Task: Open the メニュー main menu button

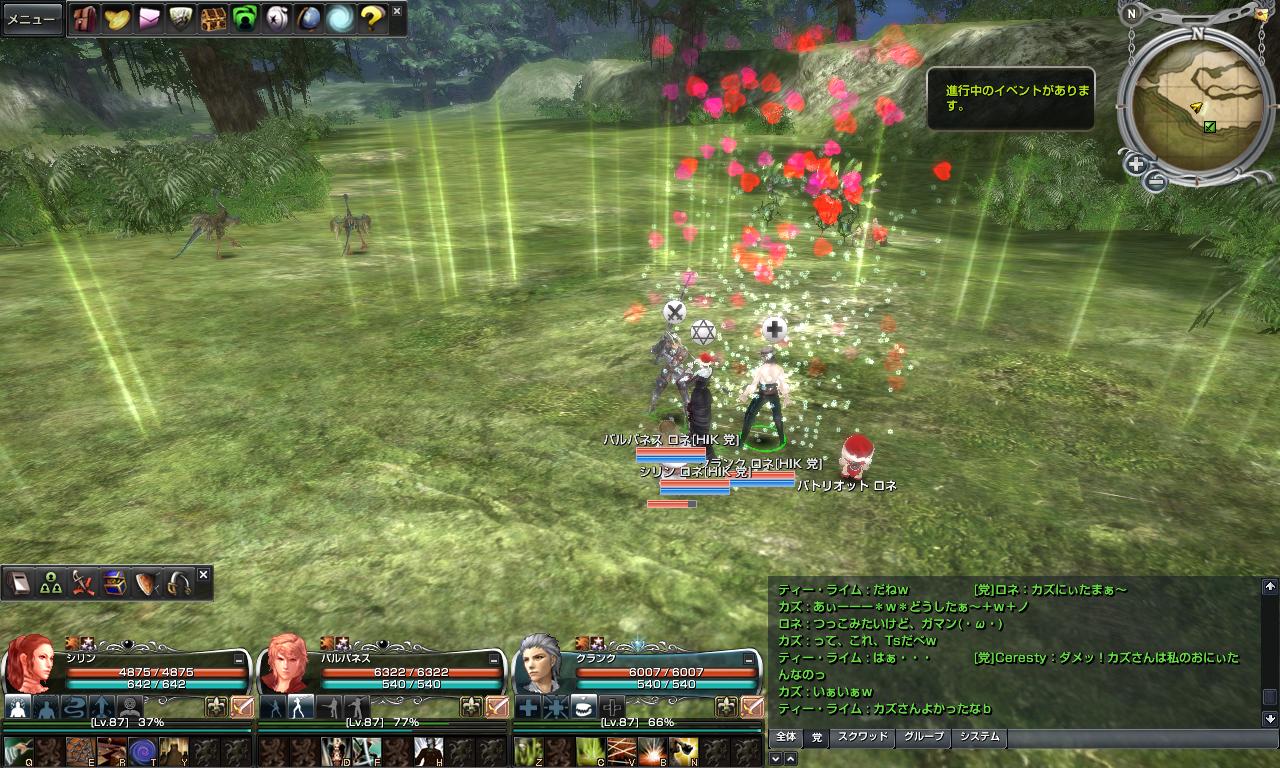Action: pyautogui.click(x=31, y=19)
